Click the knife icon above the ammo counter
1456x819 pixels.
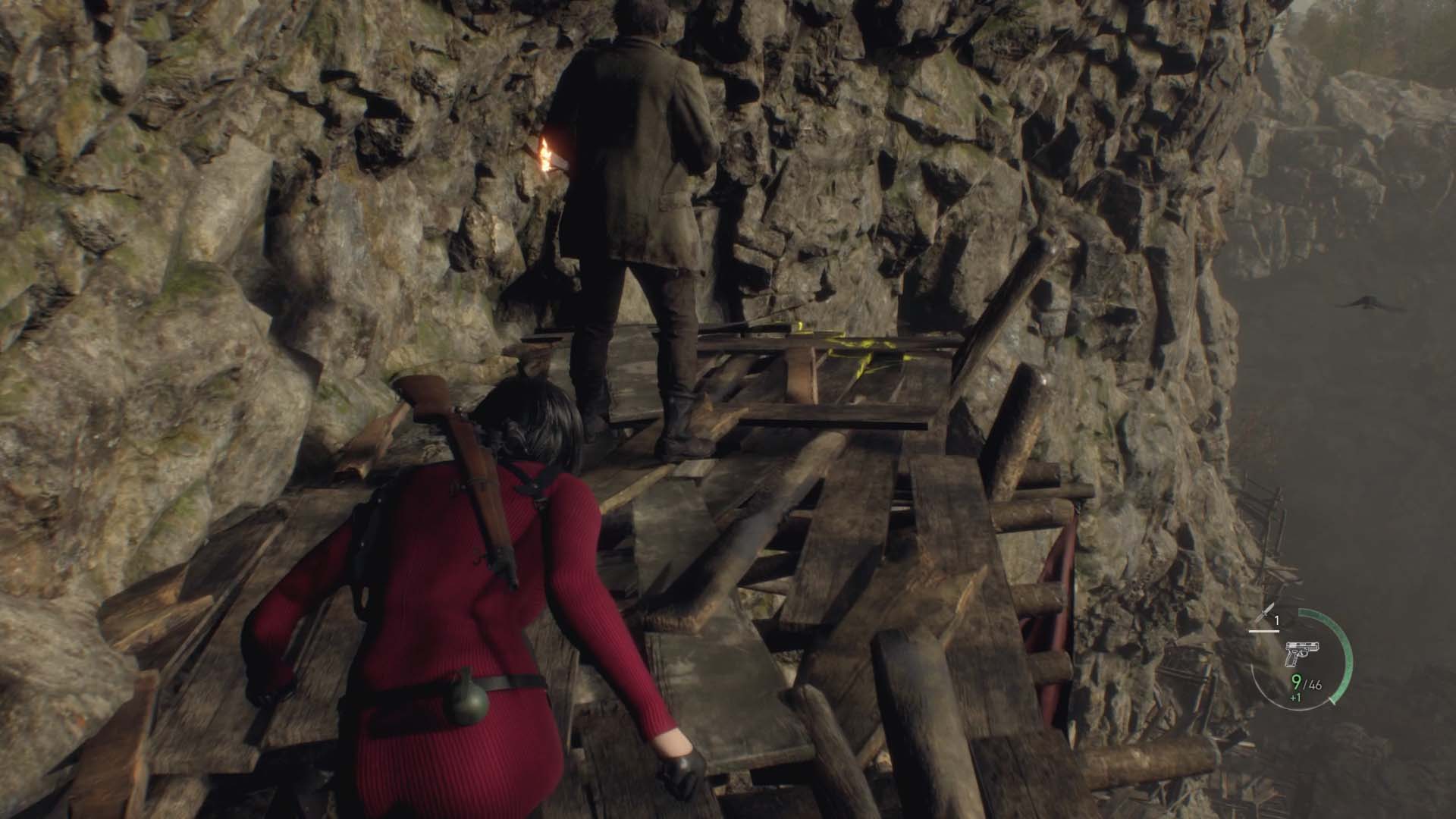(x=1266, y=611)
